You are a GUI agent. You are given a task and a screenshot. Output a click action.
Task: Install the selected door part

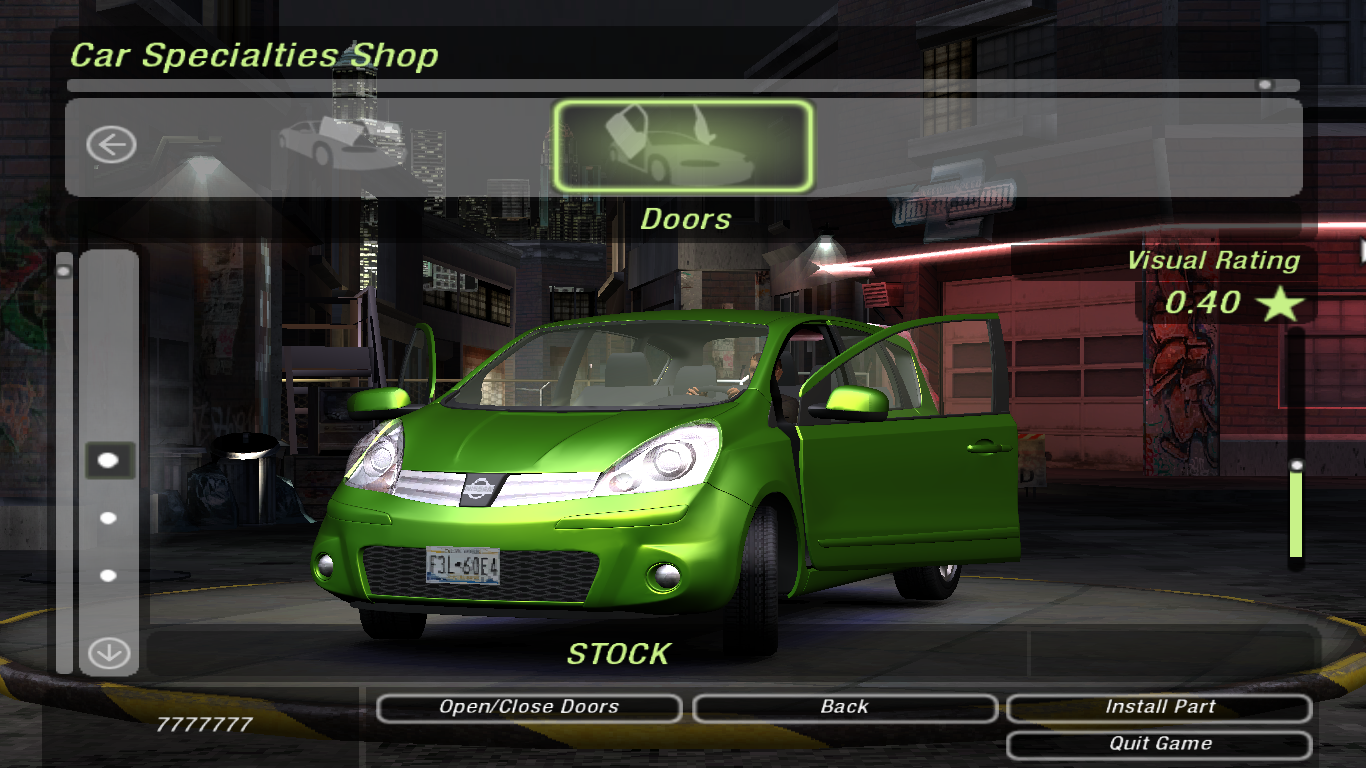tap(1159, 707)
